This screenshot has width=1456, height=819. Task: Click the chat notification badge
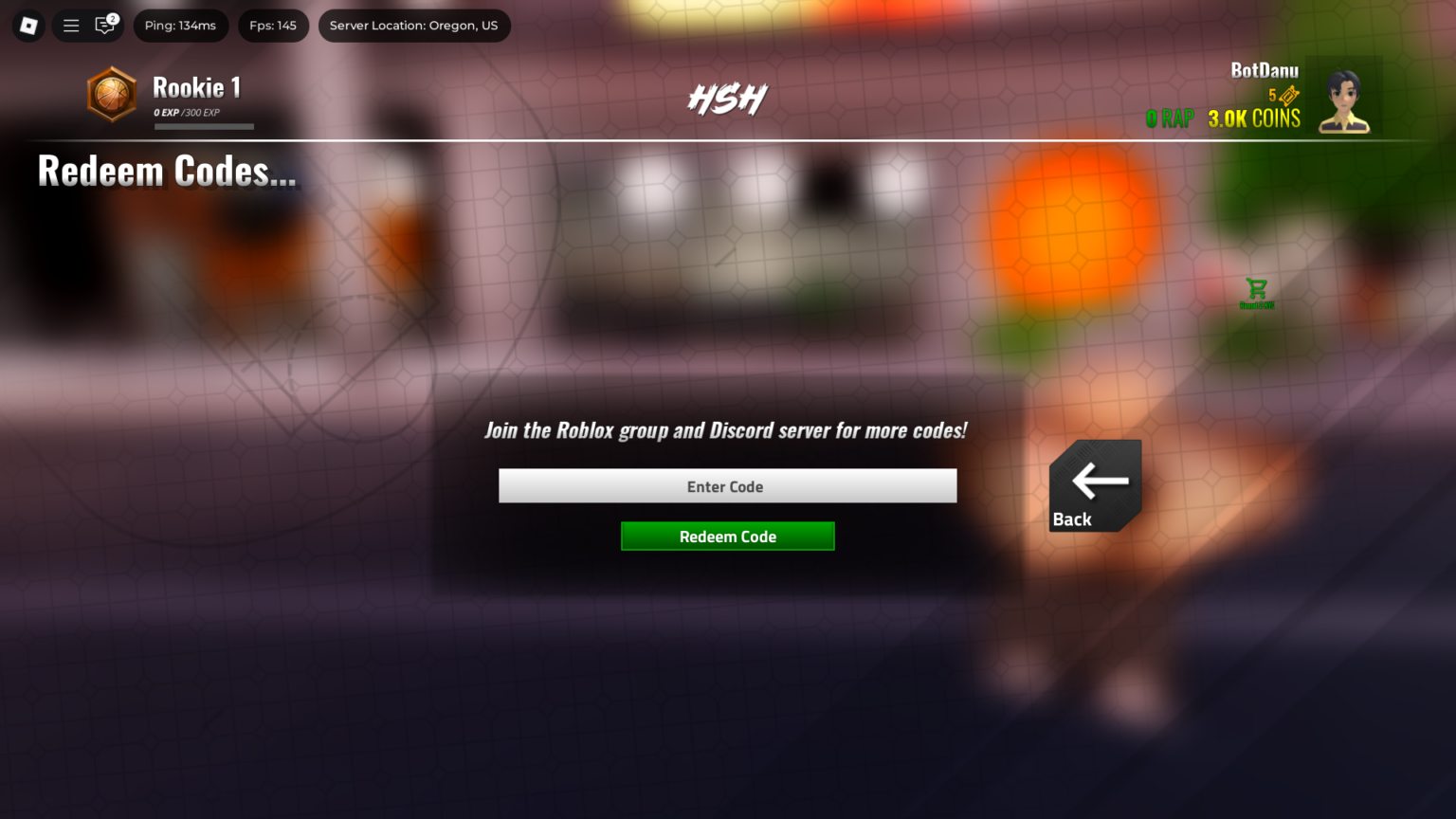click(x=112, y=17)
